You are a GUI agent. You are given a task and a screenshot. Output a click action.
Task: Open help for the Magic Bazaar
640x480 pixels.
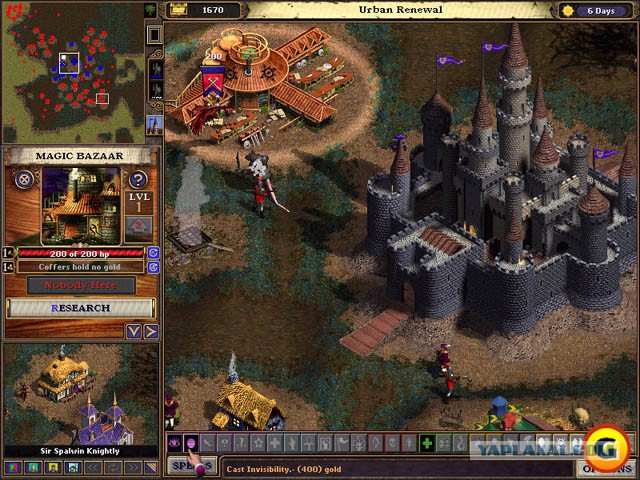pyautogui.click(x=139, y=180)
